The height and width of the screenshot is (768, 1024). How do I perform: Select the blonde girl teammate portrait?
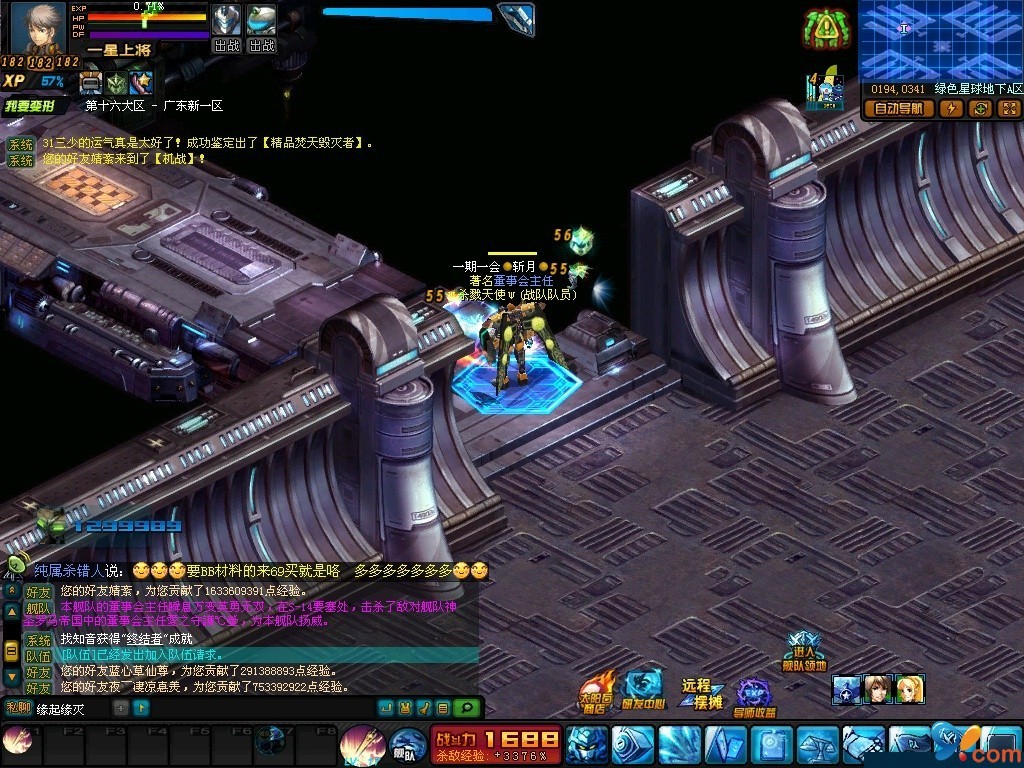[910, 689]
